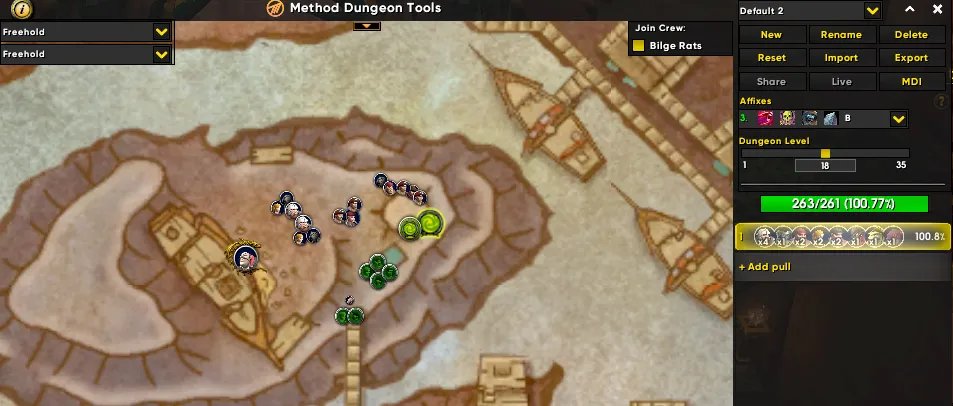Rename the current preset

(841, 34)
